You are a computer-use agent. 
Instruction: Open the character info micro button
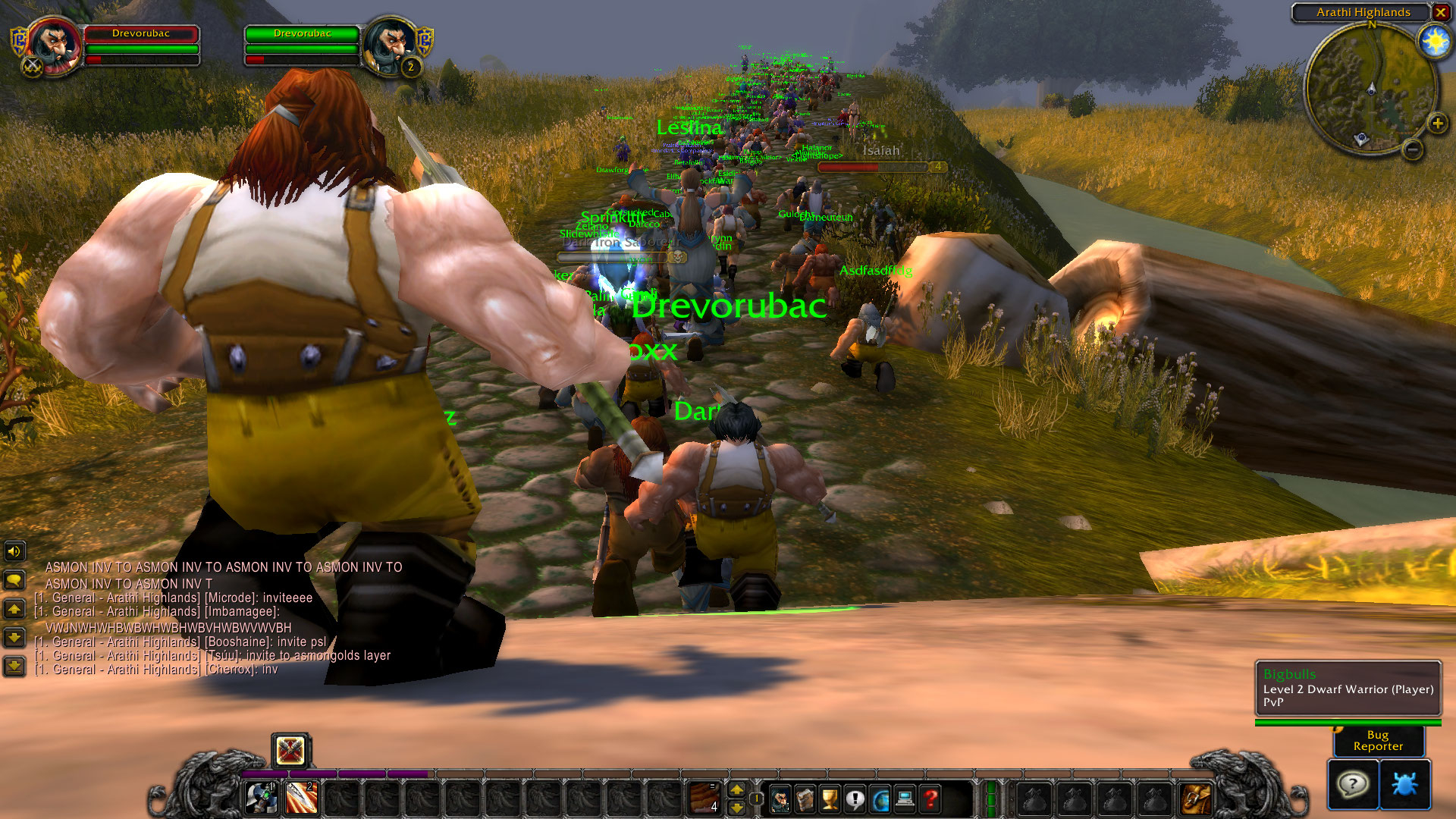click(x=780, y=799)
